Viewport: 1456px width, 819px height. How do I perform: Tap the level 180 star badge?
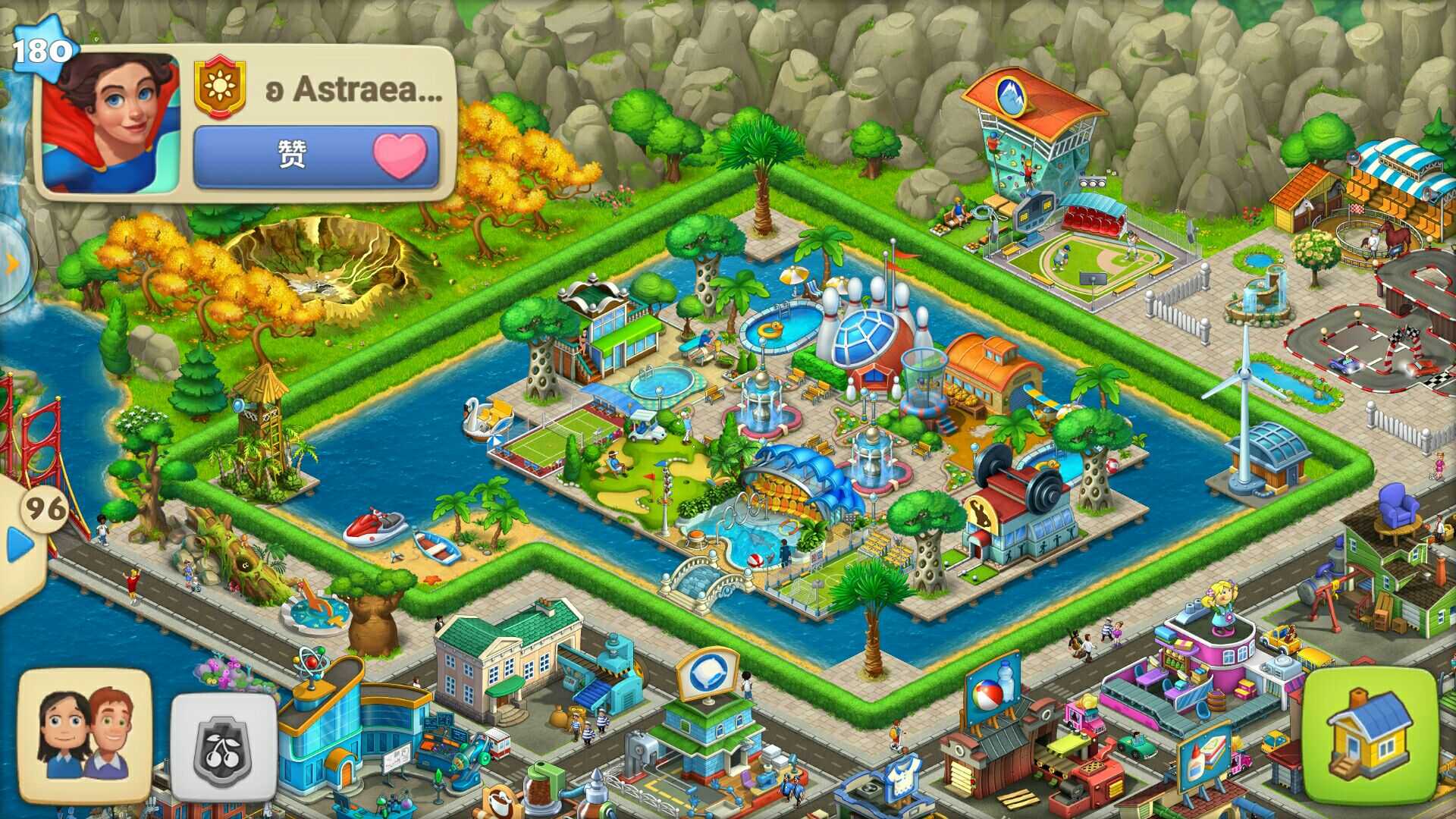click(x=43, y=50)
